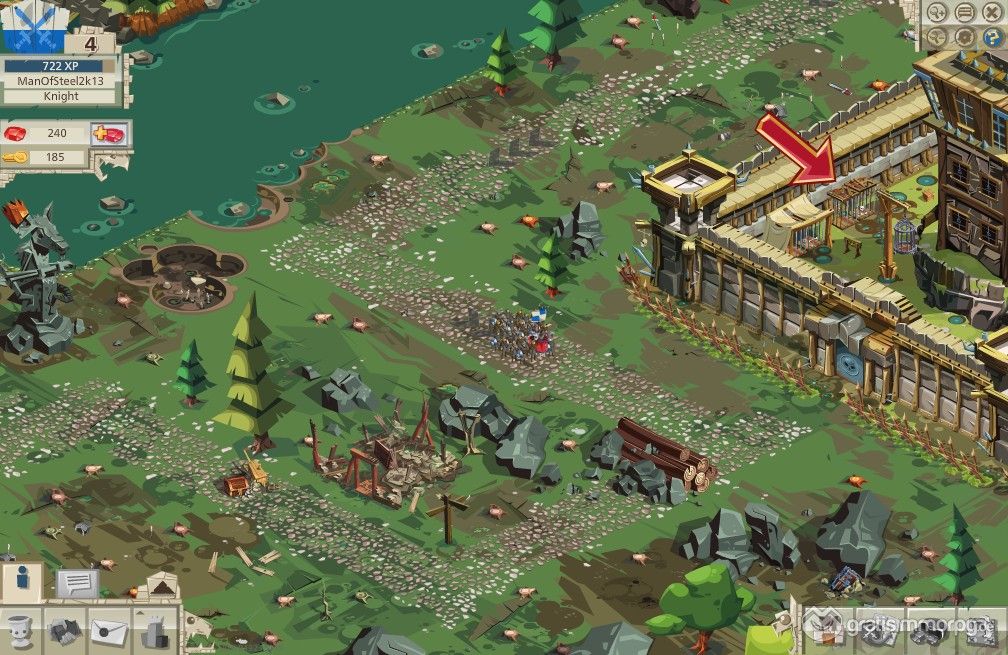Open the chat lines menu button
1008x655 pixels.
(964, 13)
